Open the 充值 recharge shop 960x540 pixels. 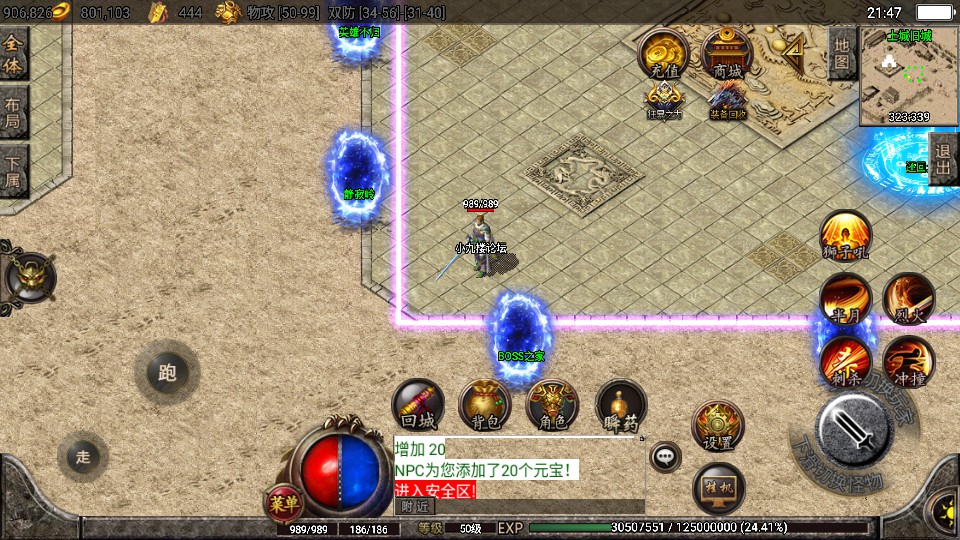coord(663,54)
